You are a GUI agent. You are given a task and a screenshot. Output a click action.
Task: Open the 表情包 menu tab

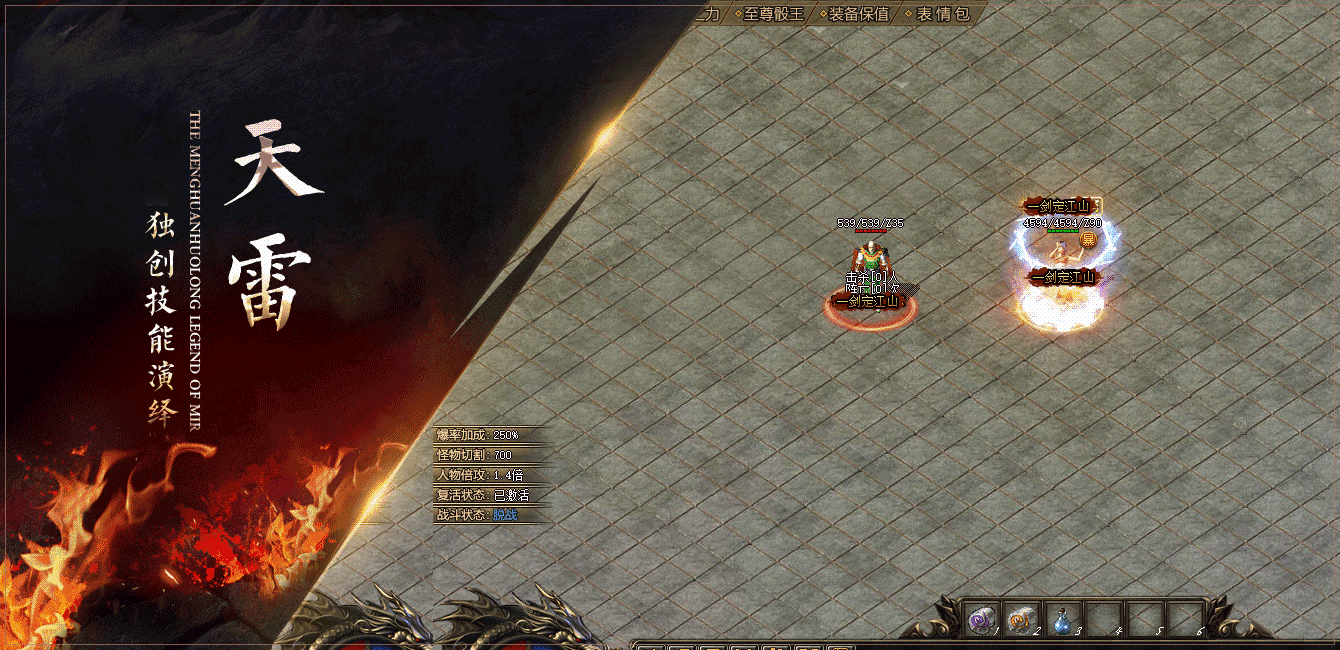tap(942, 14)
